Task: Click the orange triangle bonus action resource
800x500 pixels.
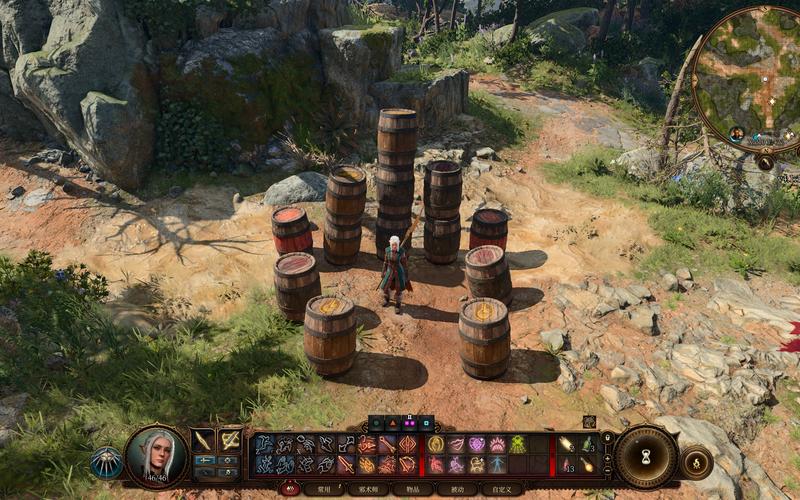Action: 392,423
